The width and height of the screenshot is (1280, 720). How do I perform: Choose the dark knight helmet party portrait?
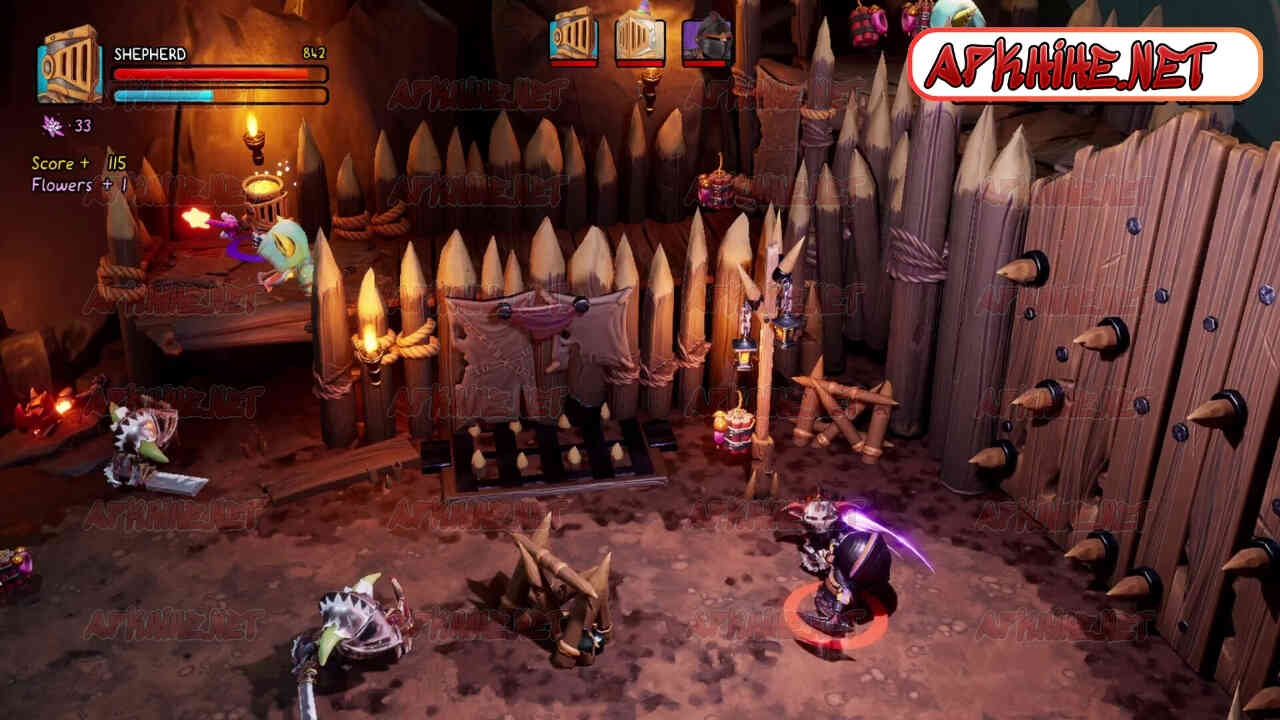tap(707, 37)
